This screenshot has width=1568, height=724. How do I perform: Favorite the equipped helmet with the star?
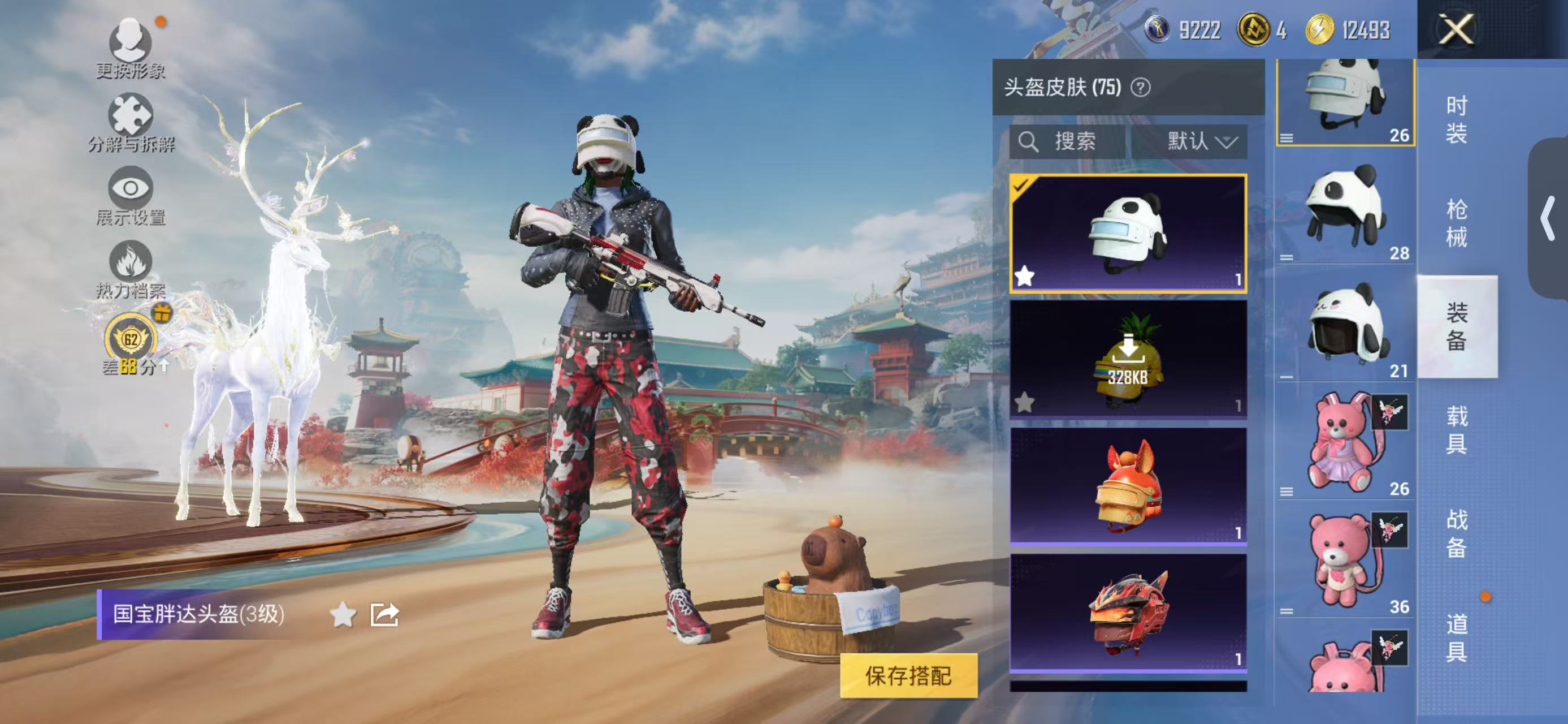pos(343,615)
